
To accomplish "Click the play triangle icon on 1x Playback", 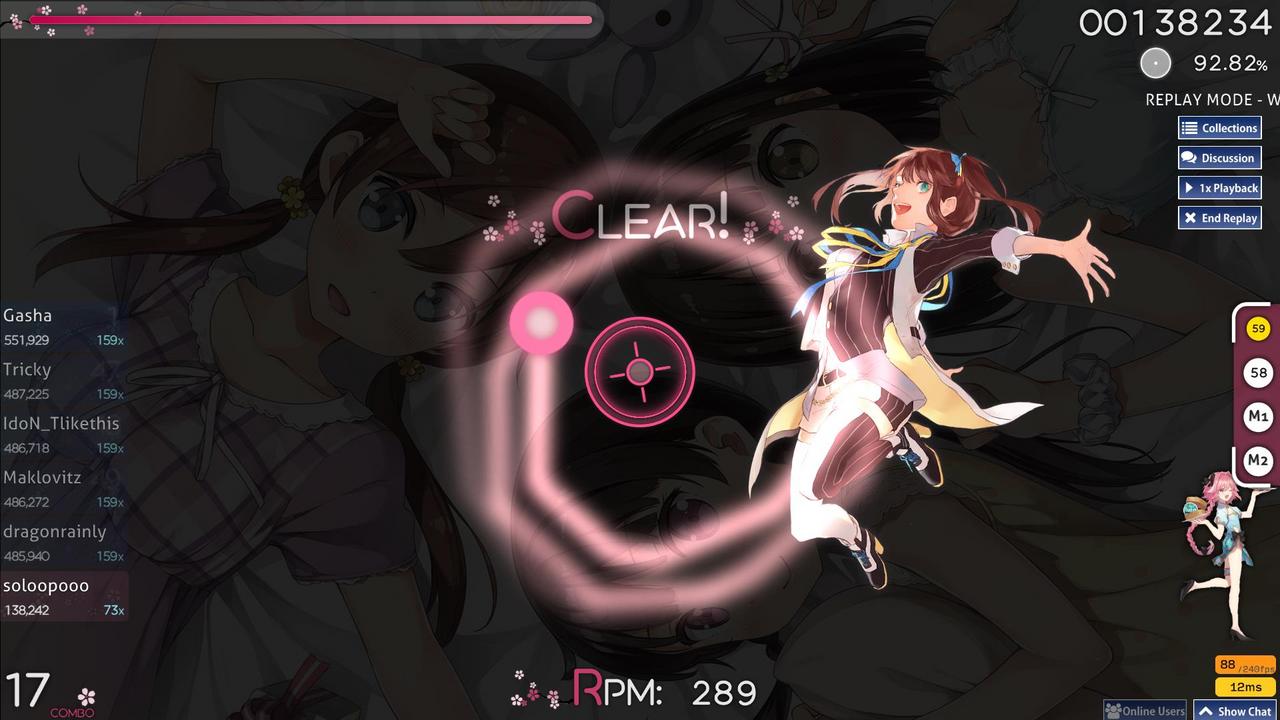I will pos(1190,187).
